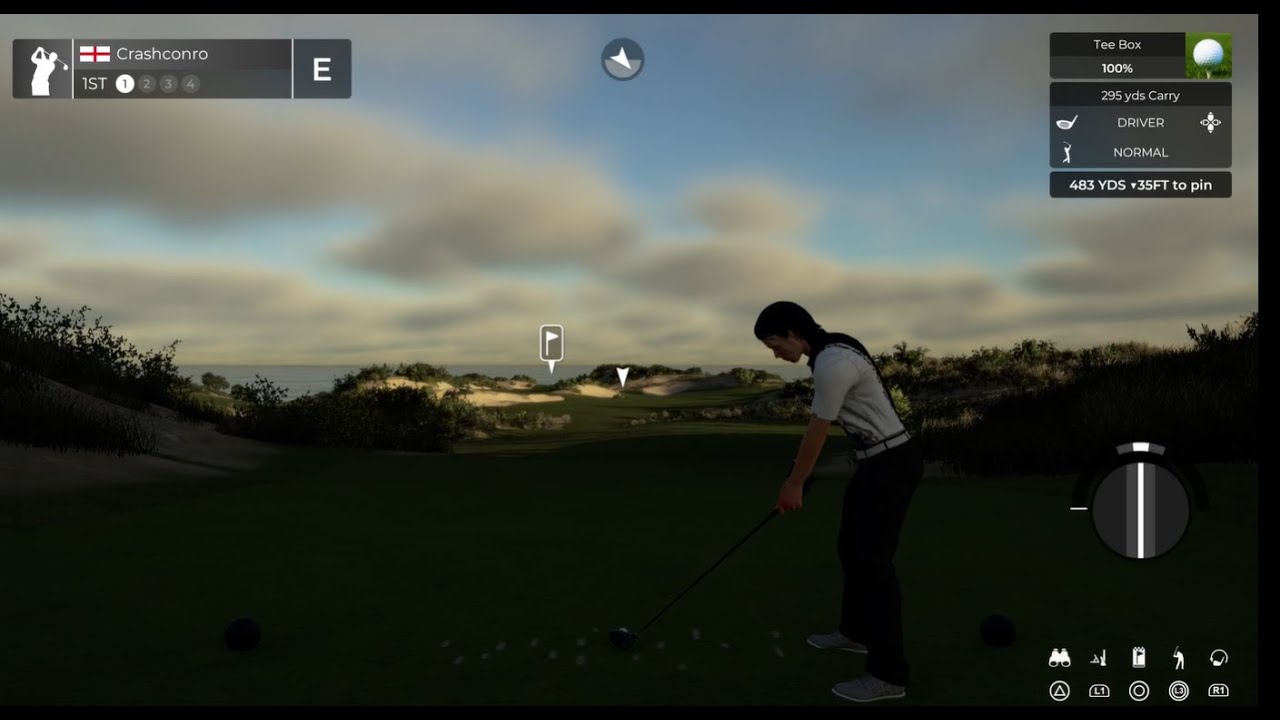Click the white flag pin marker
Image resolution: width=1280 pixels, height=720 pixels.
coord(551,343)
